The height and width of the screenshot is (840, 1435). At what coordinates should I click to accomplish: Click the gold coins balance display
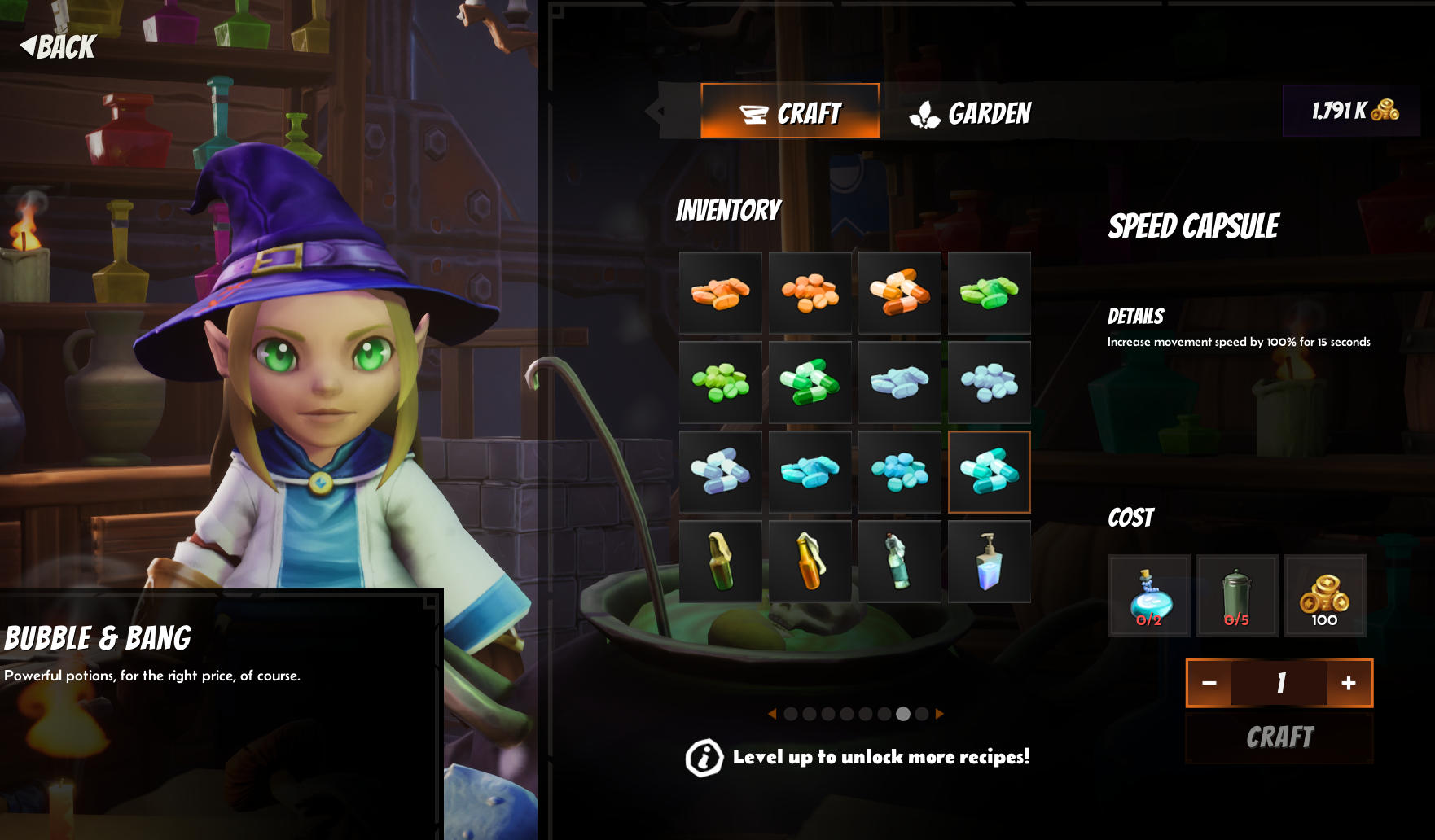1352,111
